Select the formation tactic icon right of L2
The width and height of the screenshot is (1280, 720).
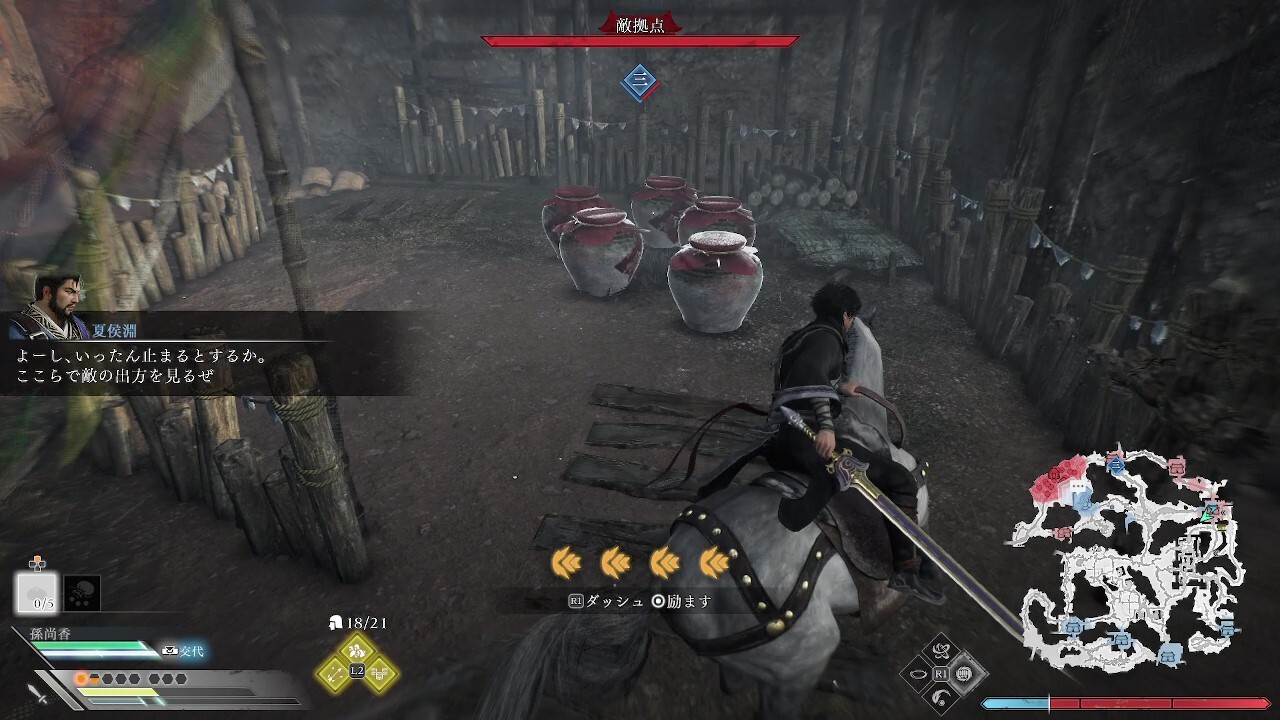pyautogui.click(x=380, y=673)
